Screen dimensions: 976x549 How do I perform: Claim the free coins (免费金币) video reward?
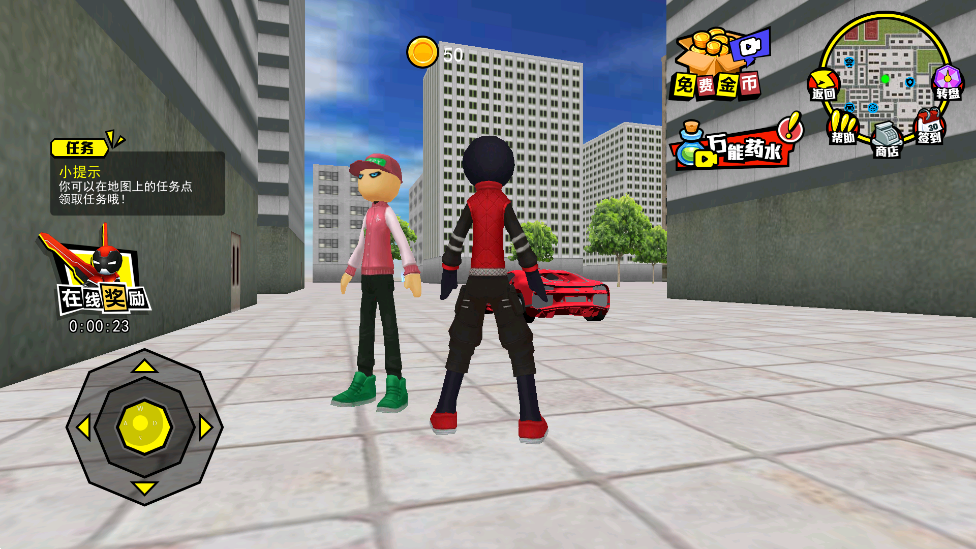click(x=718, y=66)
